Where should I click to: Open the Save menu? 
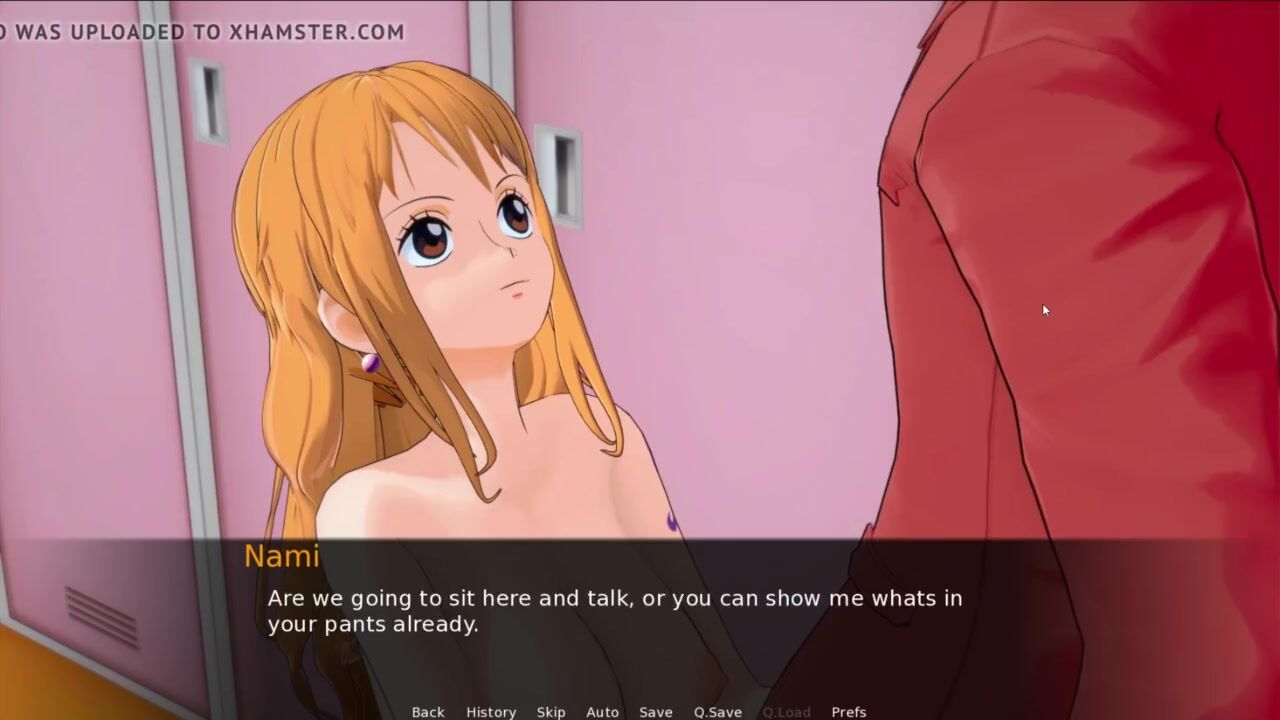(x=656, y=712)
